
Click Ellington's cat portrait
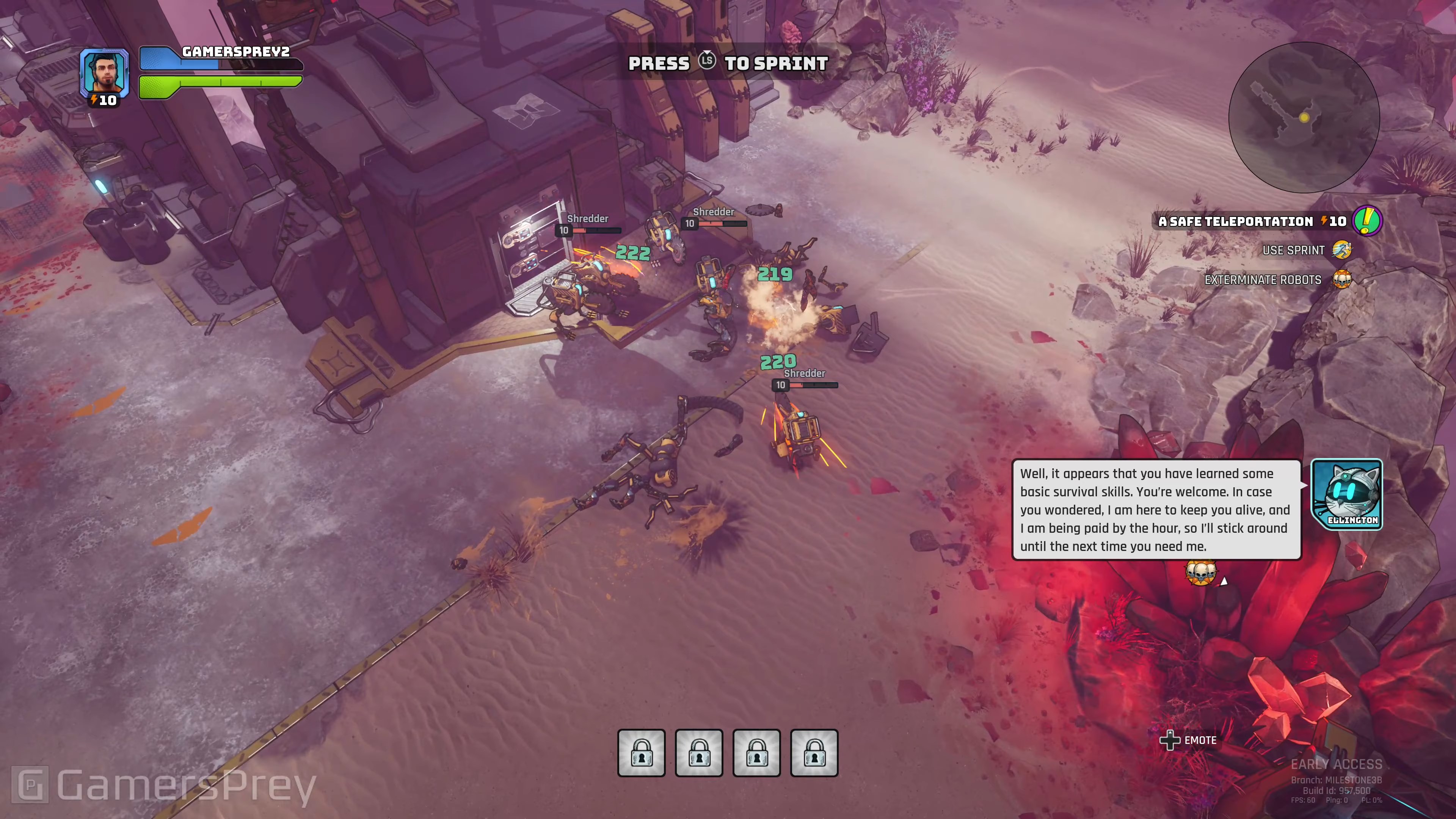(x=1346, y=494)
